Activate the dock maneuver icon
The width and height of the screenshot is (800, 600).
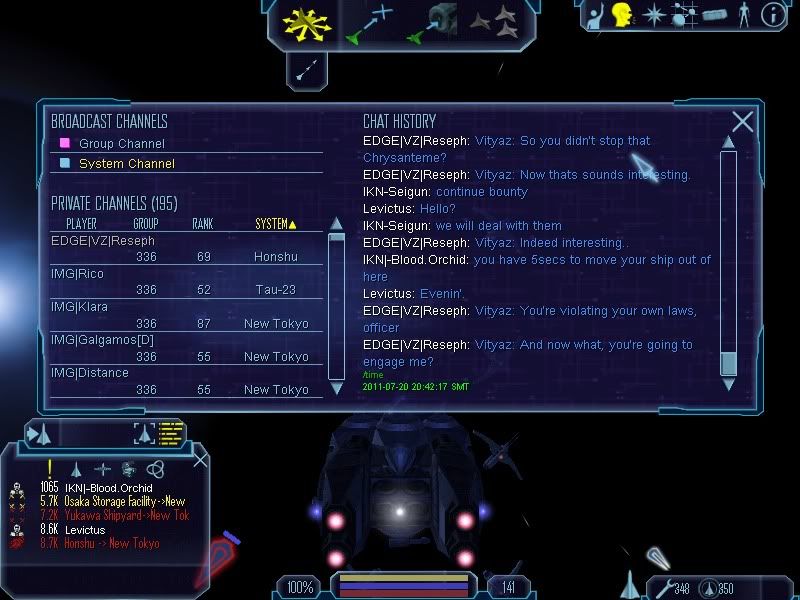(432, 24)
